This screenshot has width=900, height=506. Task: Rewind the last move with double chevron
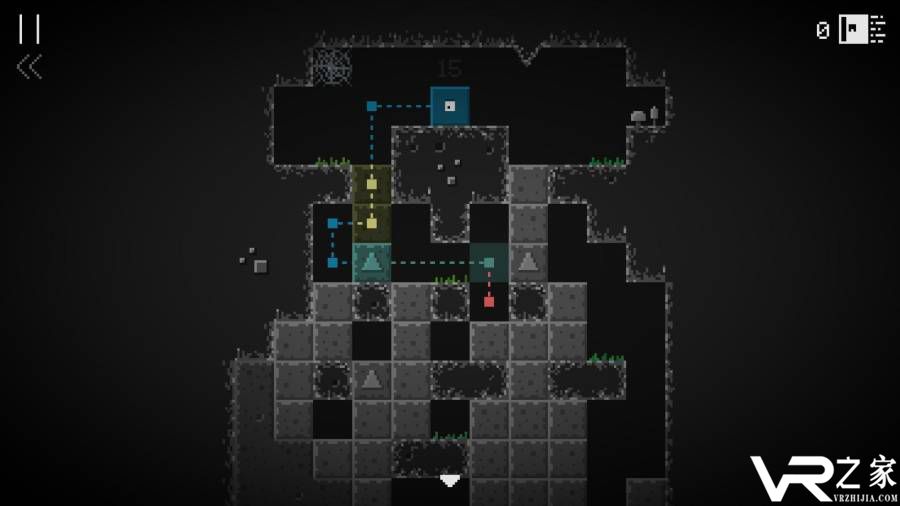[29, 67]
